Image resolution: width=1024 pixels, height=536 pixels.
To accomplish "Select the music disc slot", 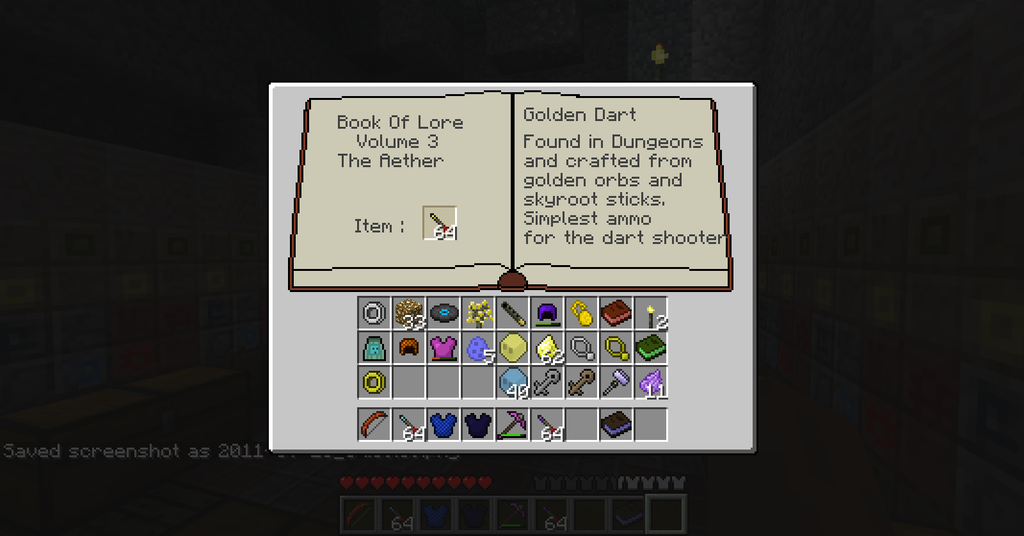I will 443,313.
